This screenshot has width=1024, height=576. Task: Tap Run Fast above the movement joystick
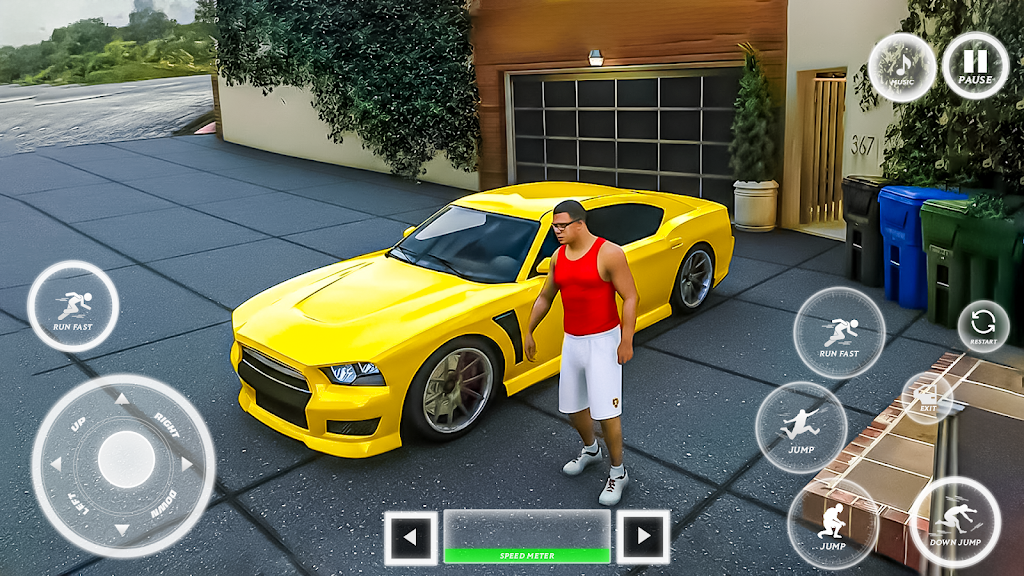[73, 305]
